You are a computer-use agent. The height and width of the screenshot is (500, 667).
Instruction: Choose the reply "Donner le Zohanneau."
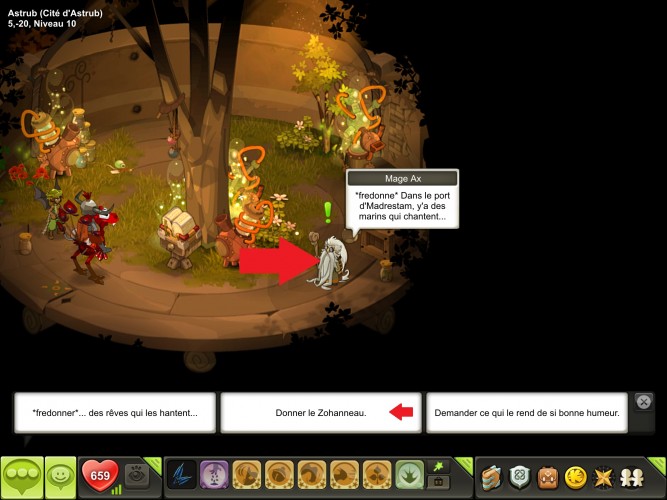click(320, 412)
